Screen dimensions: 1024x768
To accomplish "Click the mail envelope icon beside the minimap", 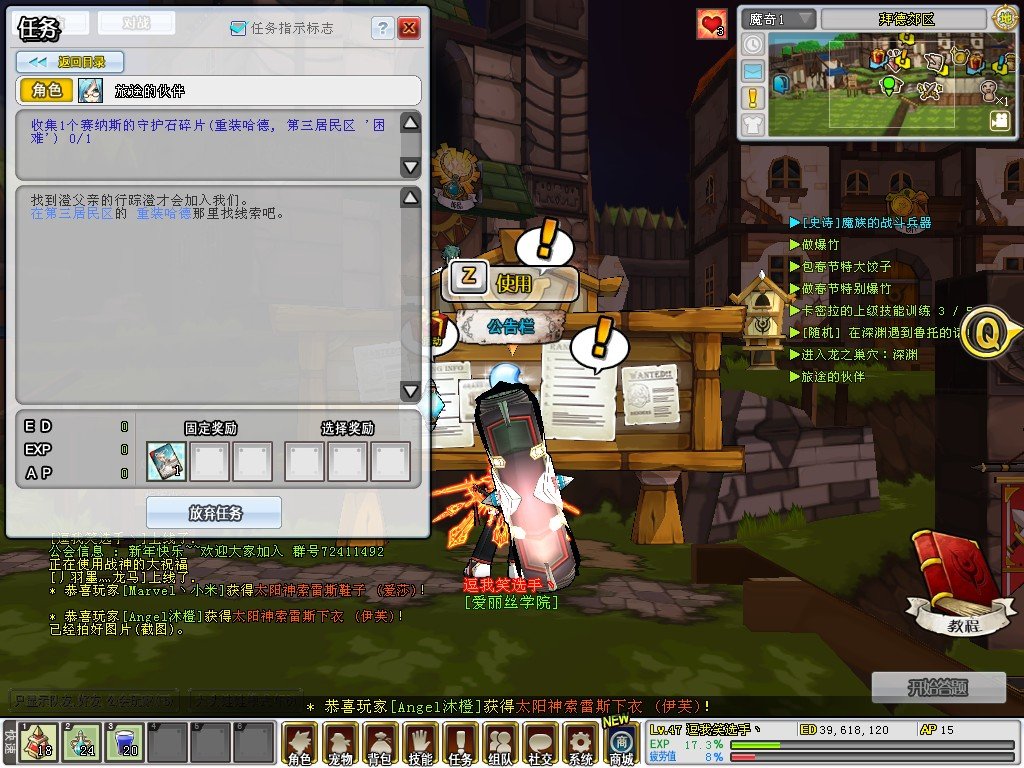I will (753, 71).
